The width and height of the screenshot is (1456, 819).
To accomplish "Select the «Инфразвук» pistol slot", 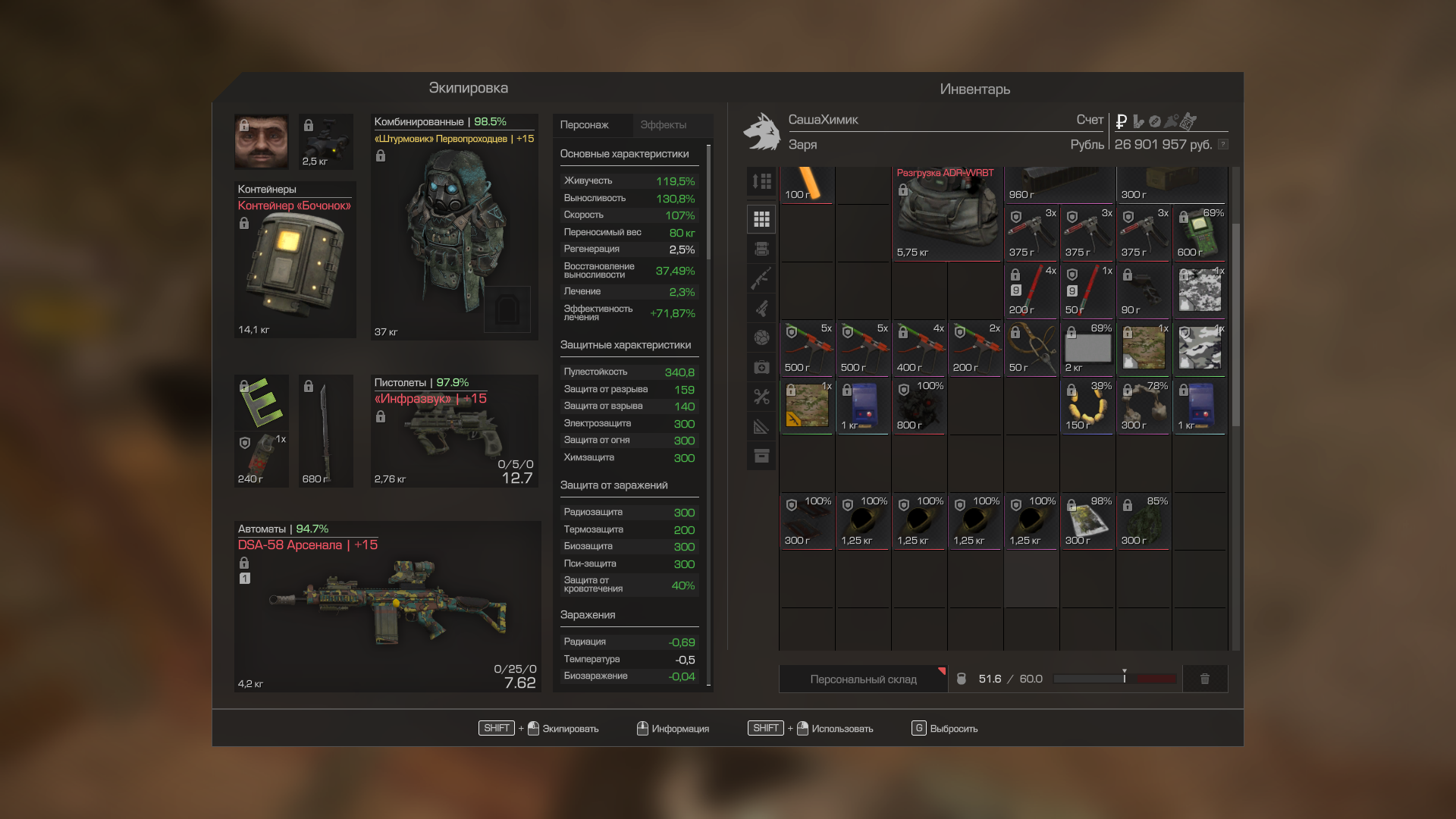I will (453, 431).
